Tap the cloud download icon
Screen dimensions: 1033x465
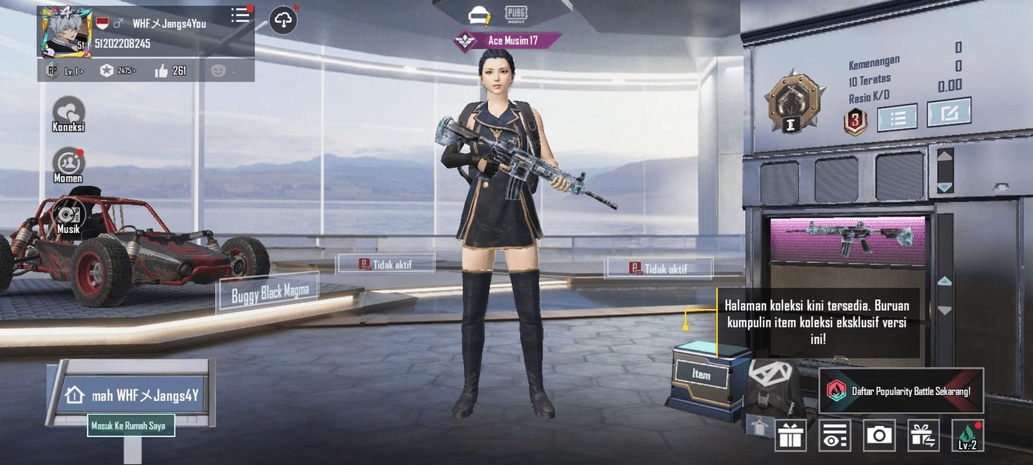click(x=283, y=20)
